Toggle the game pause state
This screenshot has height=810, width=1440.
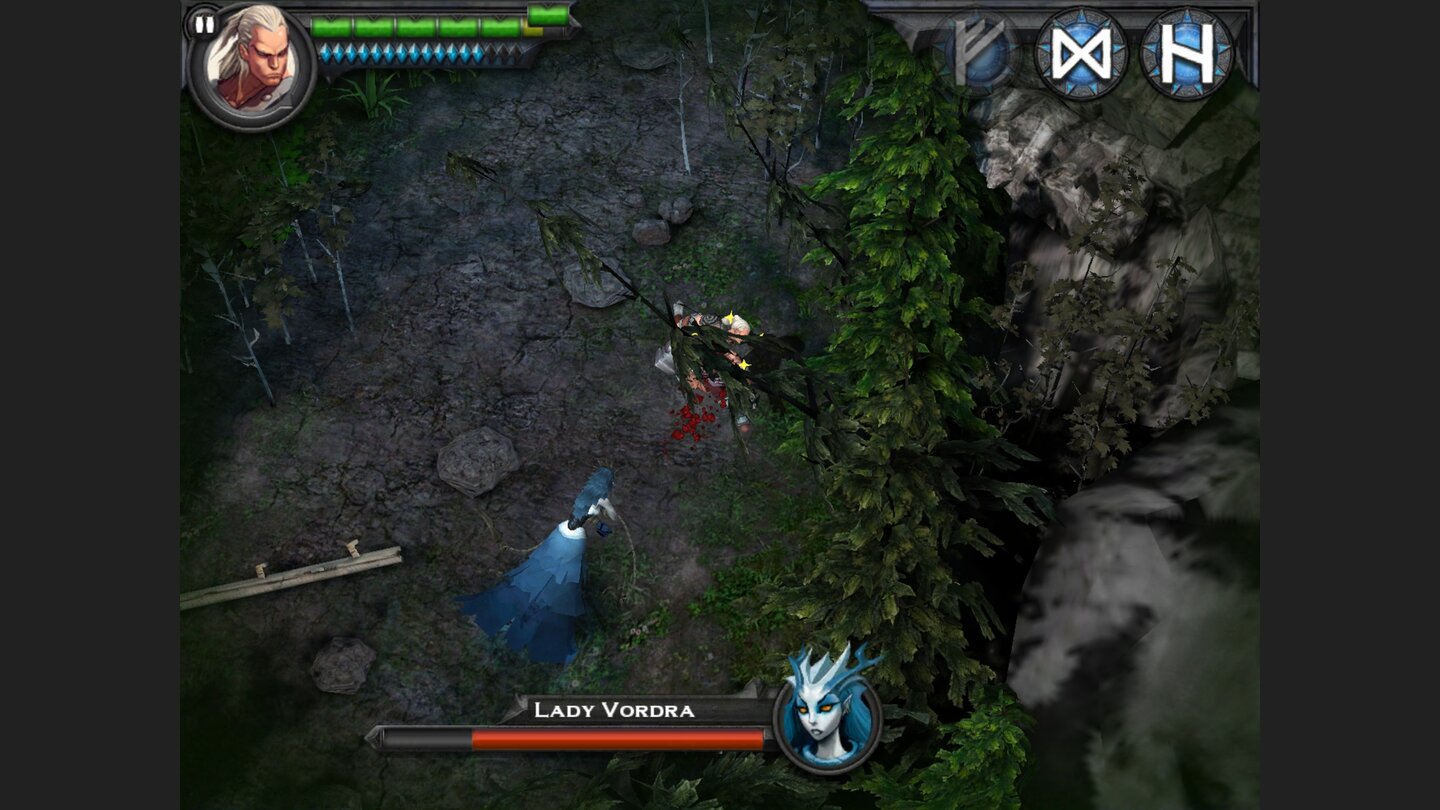coord(204,26)
